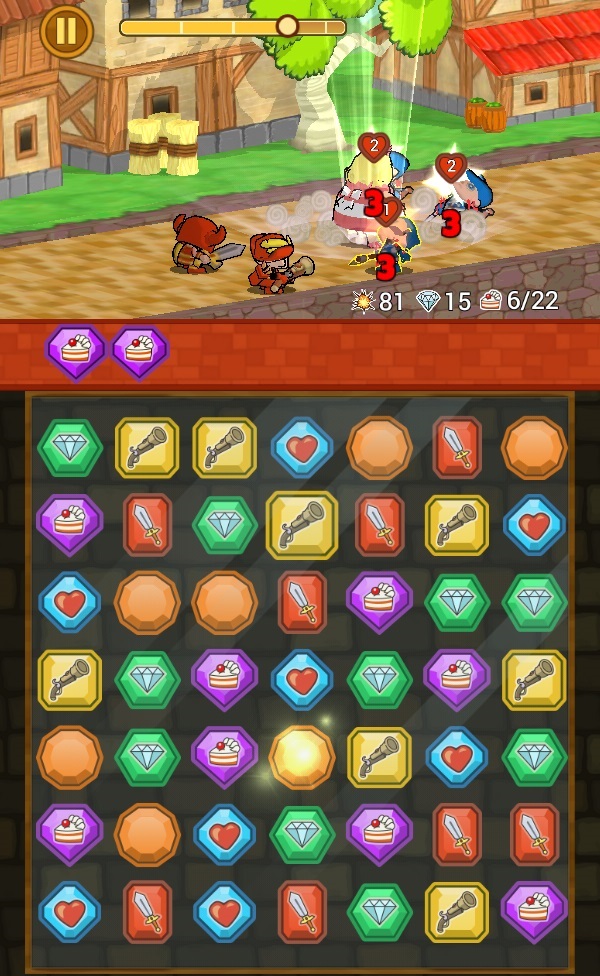Select the glowing golden orange gem tile
This screenshot has height=976, width=600.
click(301, 757)
